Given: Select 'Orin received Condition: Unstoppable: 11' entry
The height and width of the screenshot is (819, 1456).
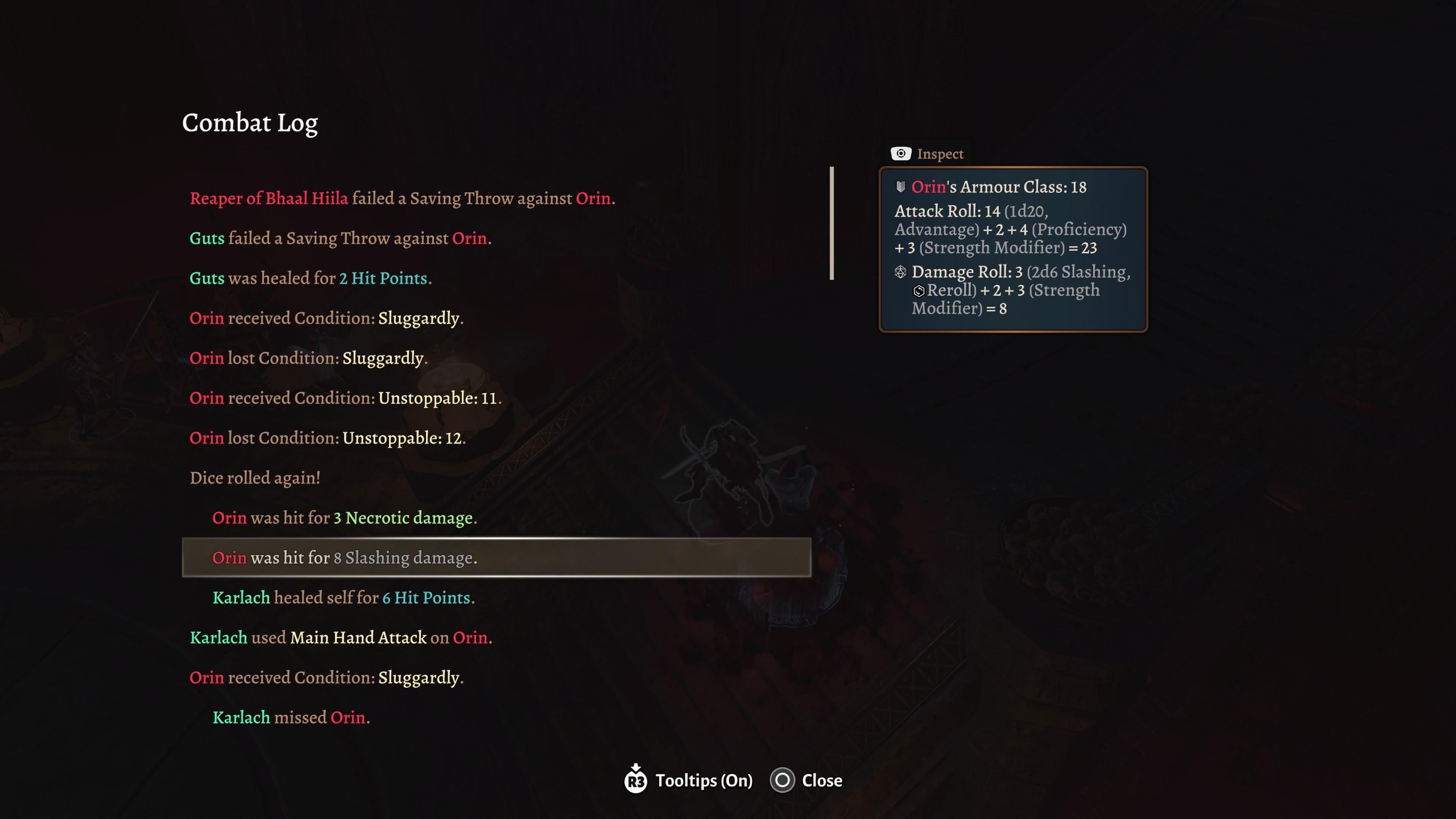Looking at the screenshot, I should tap(345, 398).
